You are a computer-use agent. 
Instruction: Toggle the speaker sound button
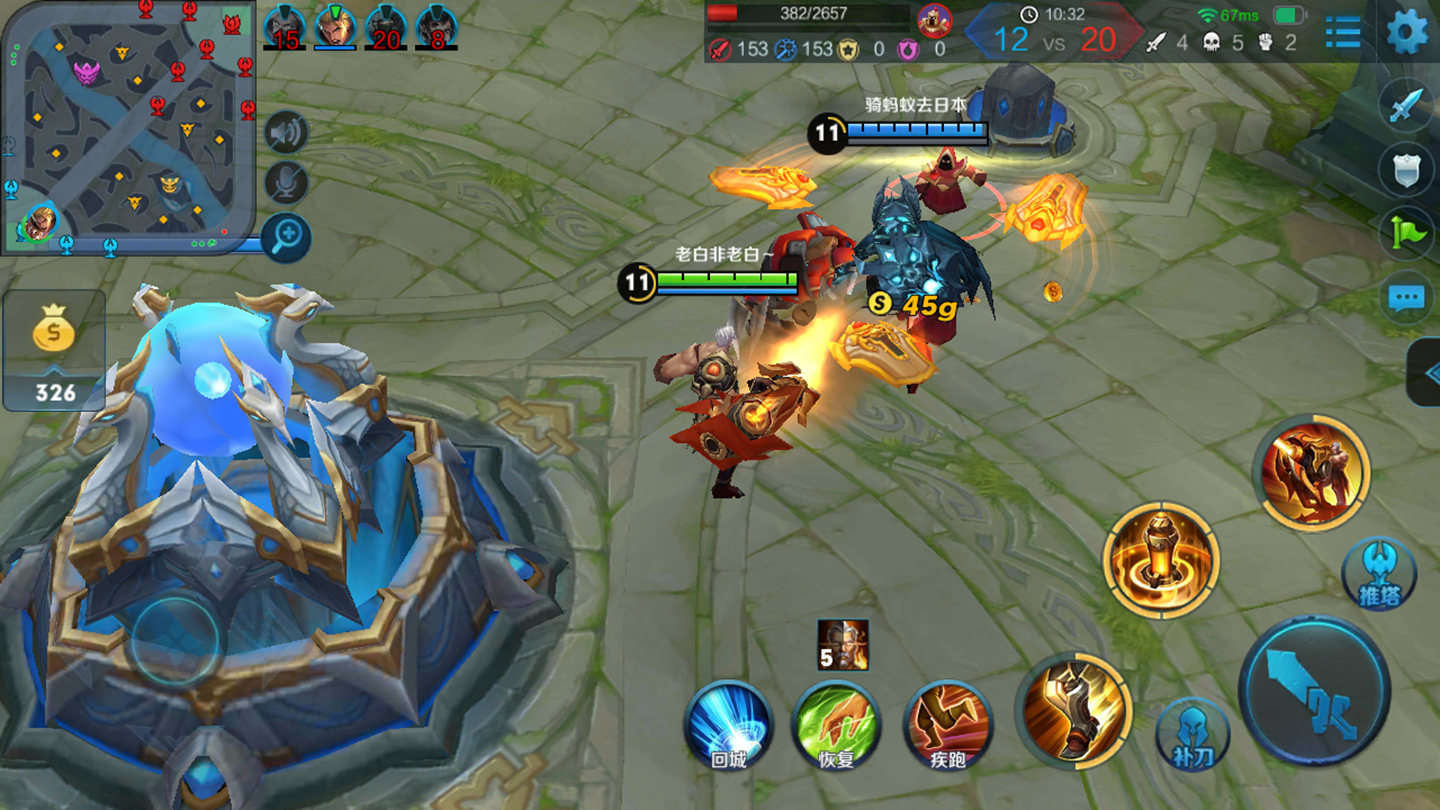pyautogui.click(x=286, y=132)
